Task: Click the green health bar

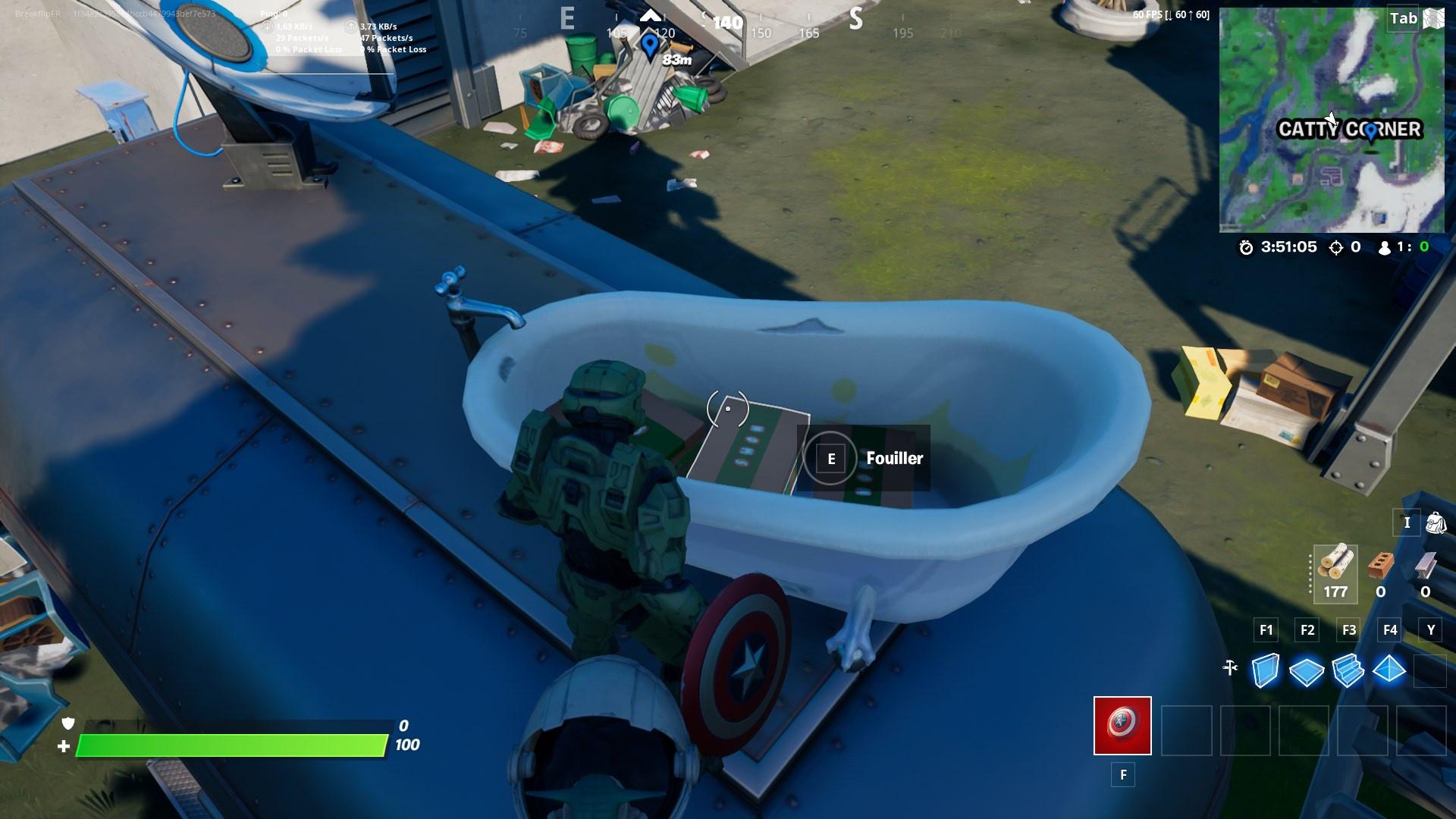Action: [x=227, y=745]
